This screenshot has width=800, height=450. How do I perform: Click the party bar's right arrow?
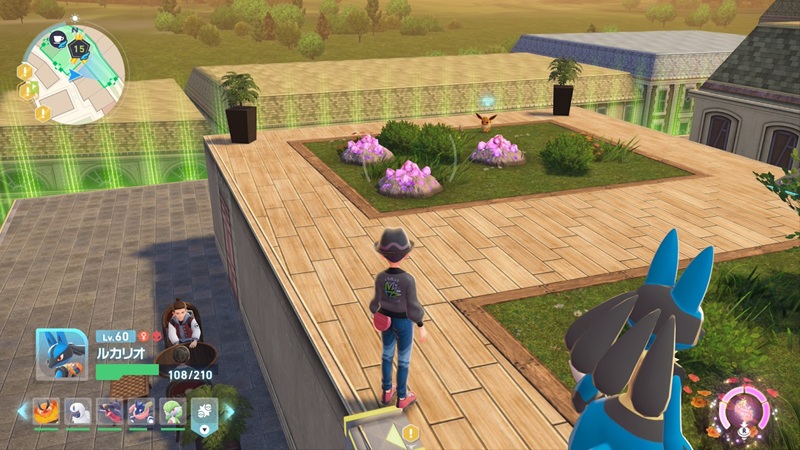click(231, 411)
